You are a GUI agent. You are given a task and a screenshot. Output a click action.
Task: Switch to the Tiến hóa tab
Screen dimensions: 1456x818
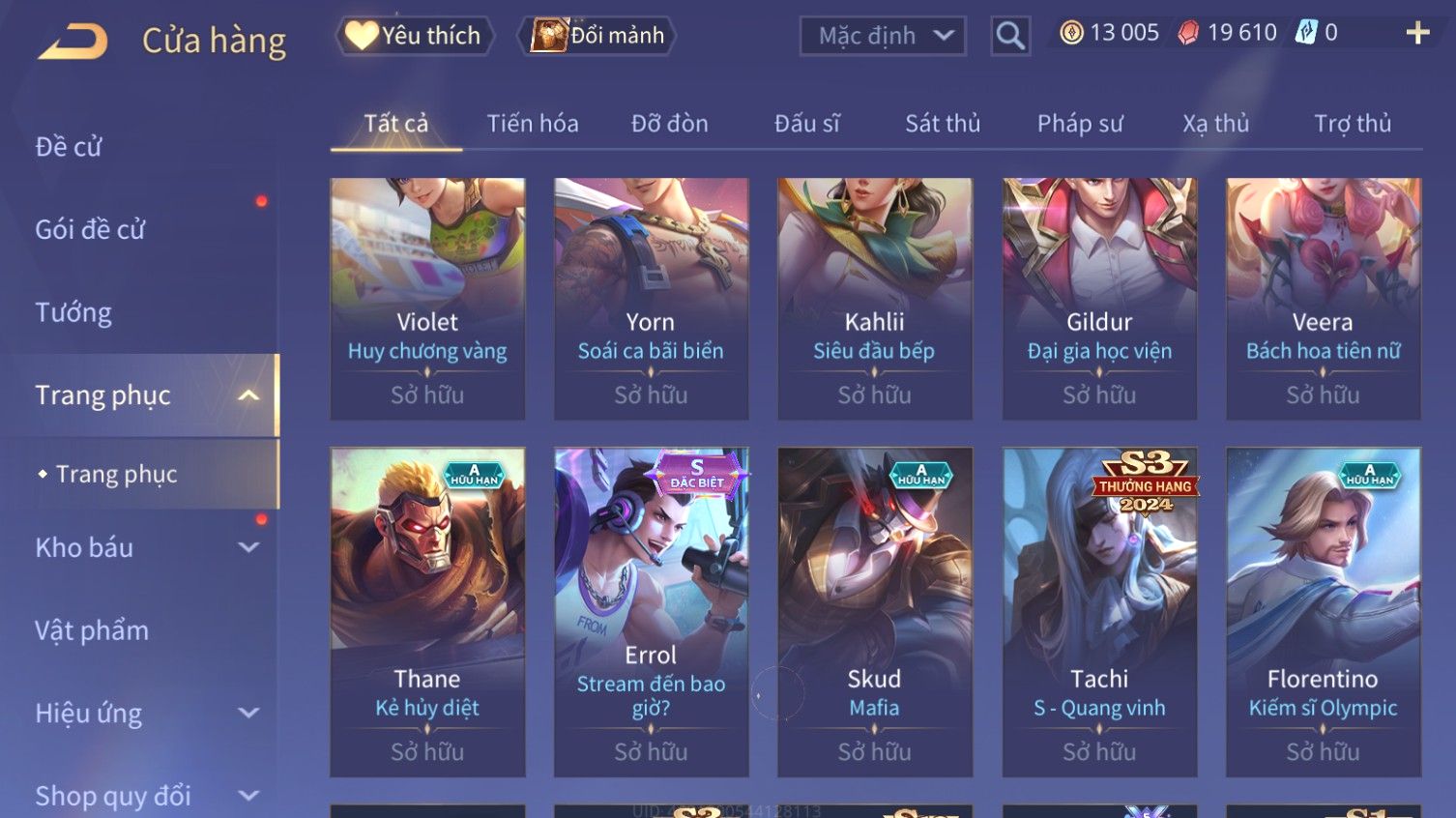point(533,124)
